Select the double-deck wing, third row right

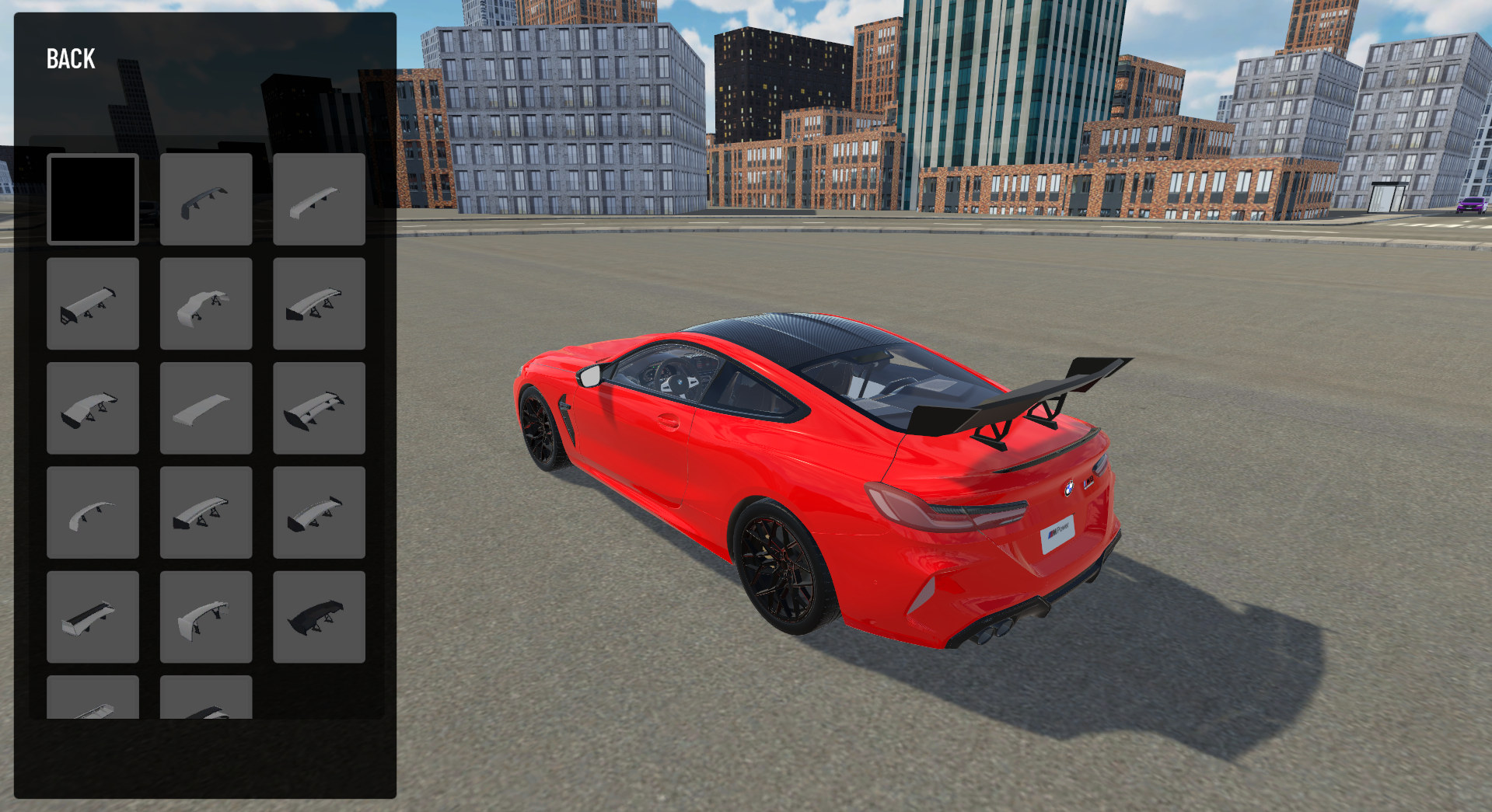[x=319, y=409]
